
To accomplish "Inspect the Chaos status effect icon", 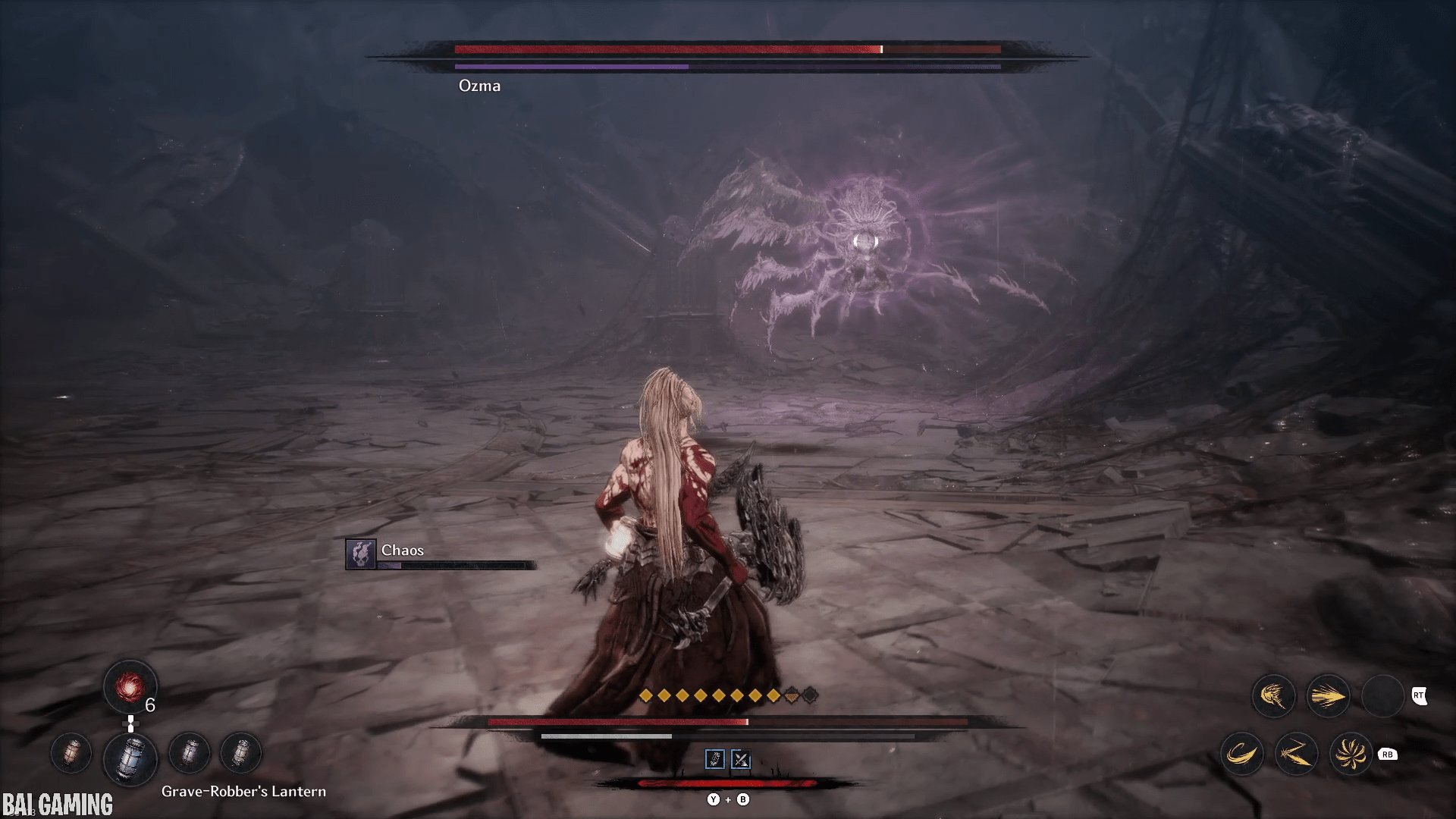I will [361, 554].
